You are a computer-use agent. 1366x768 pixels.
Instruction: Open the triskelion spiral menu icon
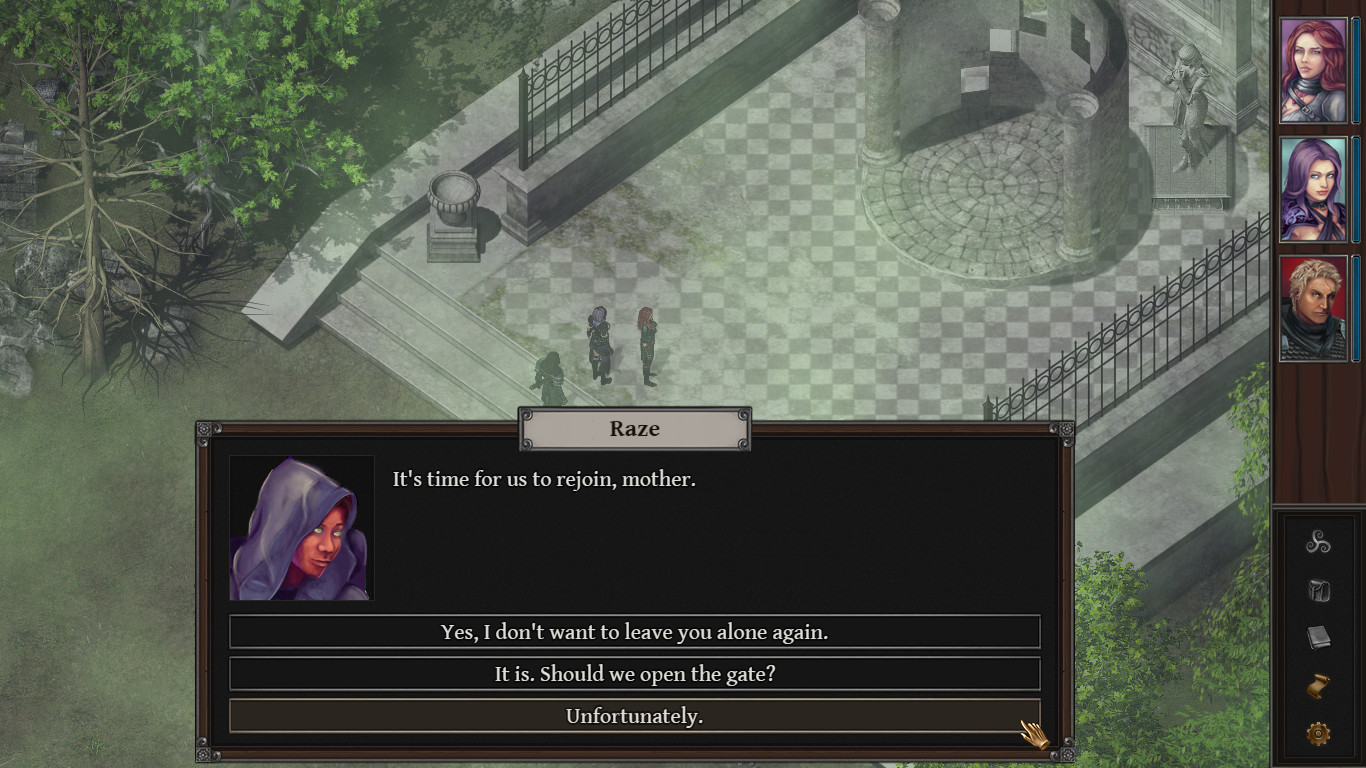1318,543
